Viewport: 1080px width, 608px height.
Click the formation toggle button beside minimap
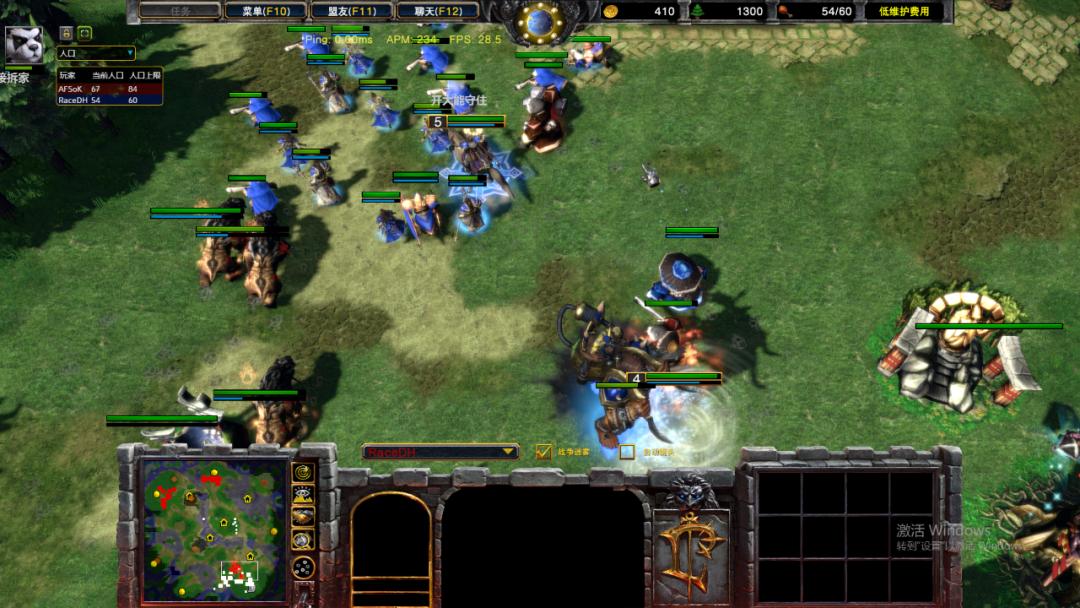302,567
